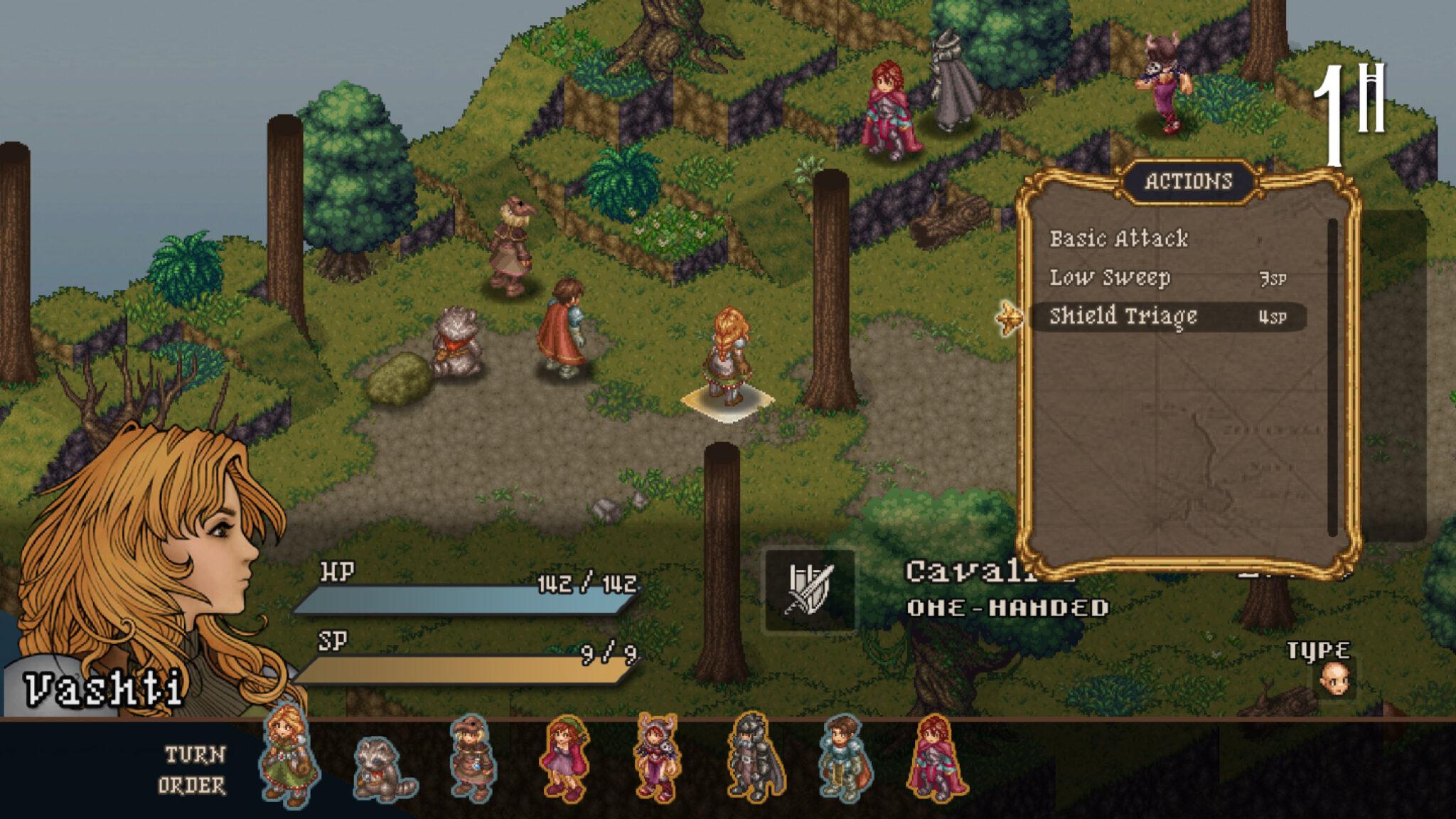This screenshot has width=1456, height=819.
Task: Select the Low Sweep ability
Action: [1109, 279]
